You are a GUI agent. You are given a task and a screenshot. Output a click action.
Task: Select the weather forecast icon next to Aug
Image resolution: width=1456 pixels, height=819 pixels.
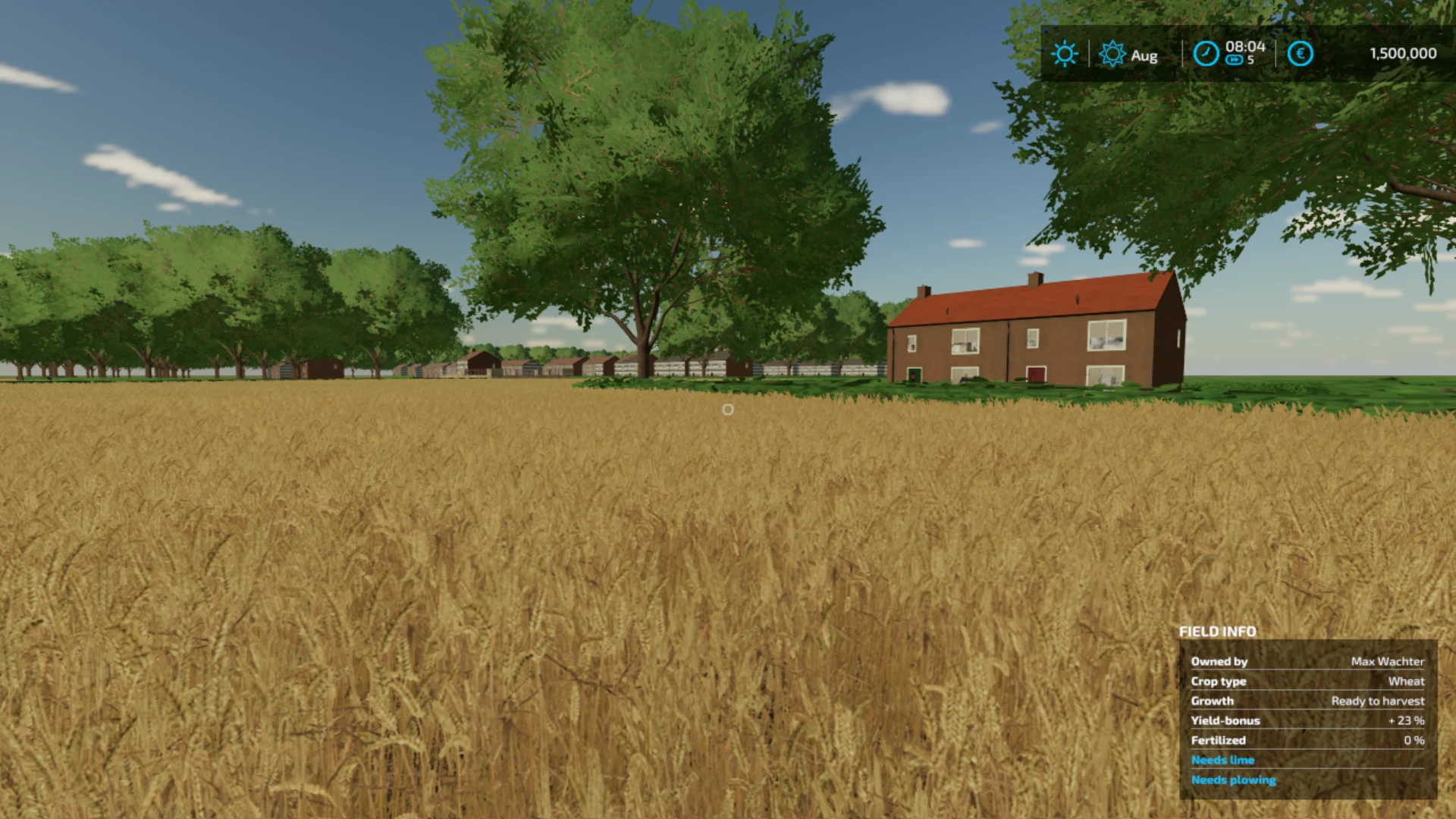click(1112, 54)
